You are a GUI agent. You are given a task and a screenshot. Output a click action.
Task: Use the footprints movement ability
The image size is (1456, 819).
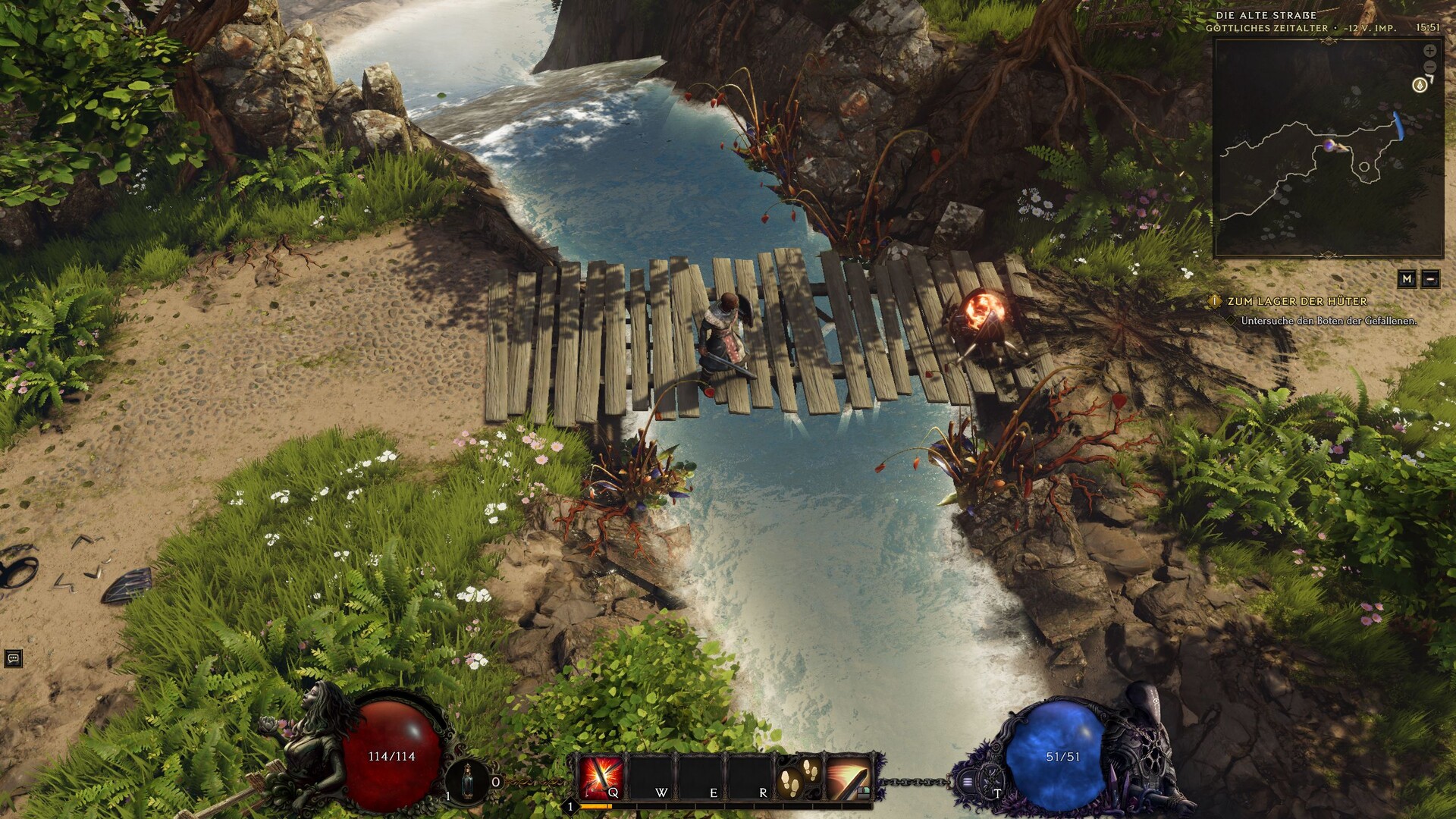799,777
